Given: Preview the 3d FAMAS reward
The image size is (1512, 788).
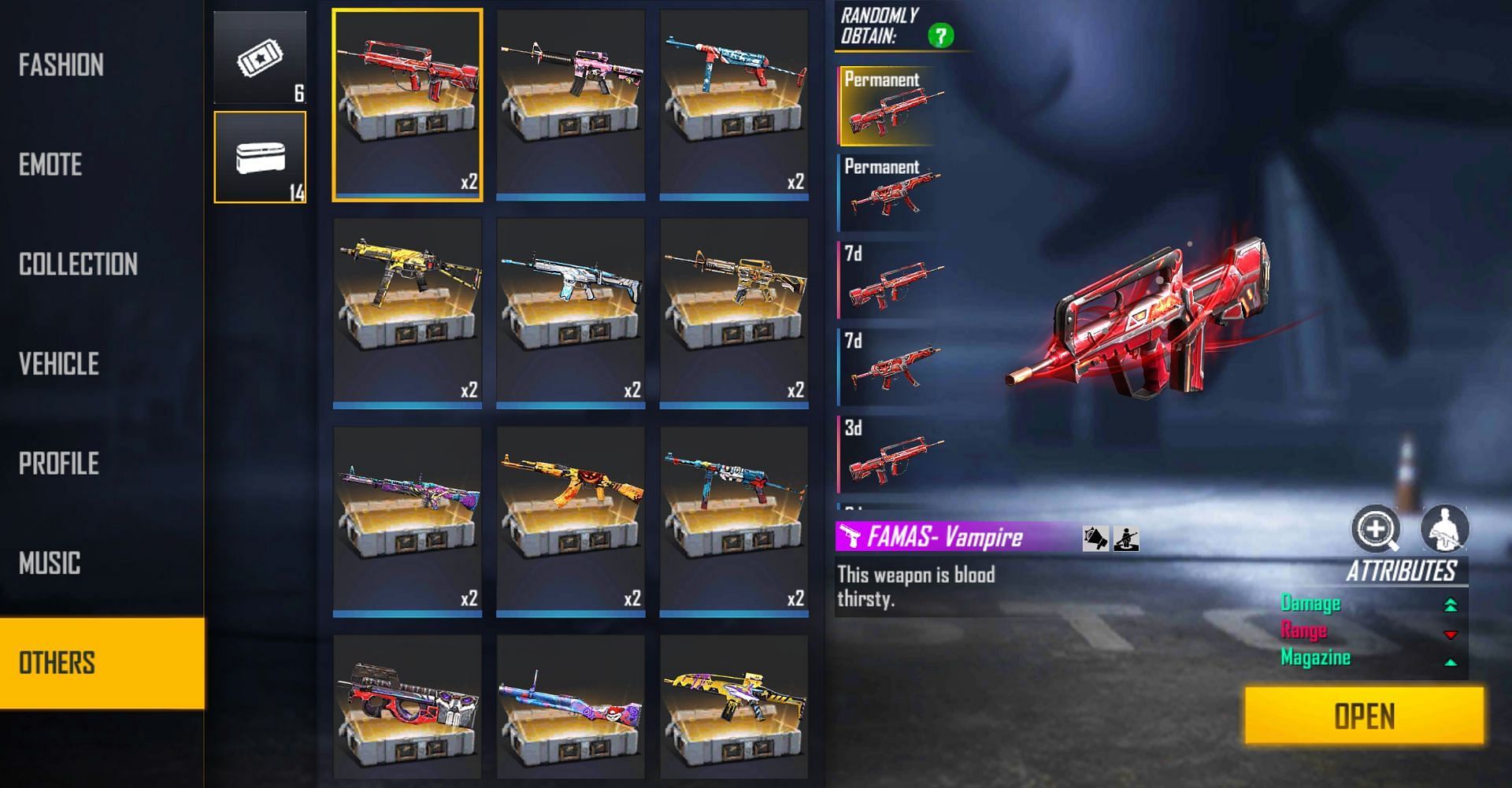Looking at the screenshot, I should tap(891, 455).
